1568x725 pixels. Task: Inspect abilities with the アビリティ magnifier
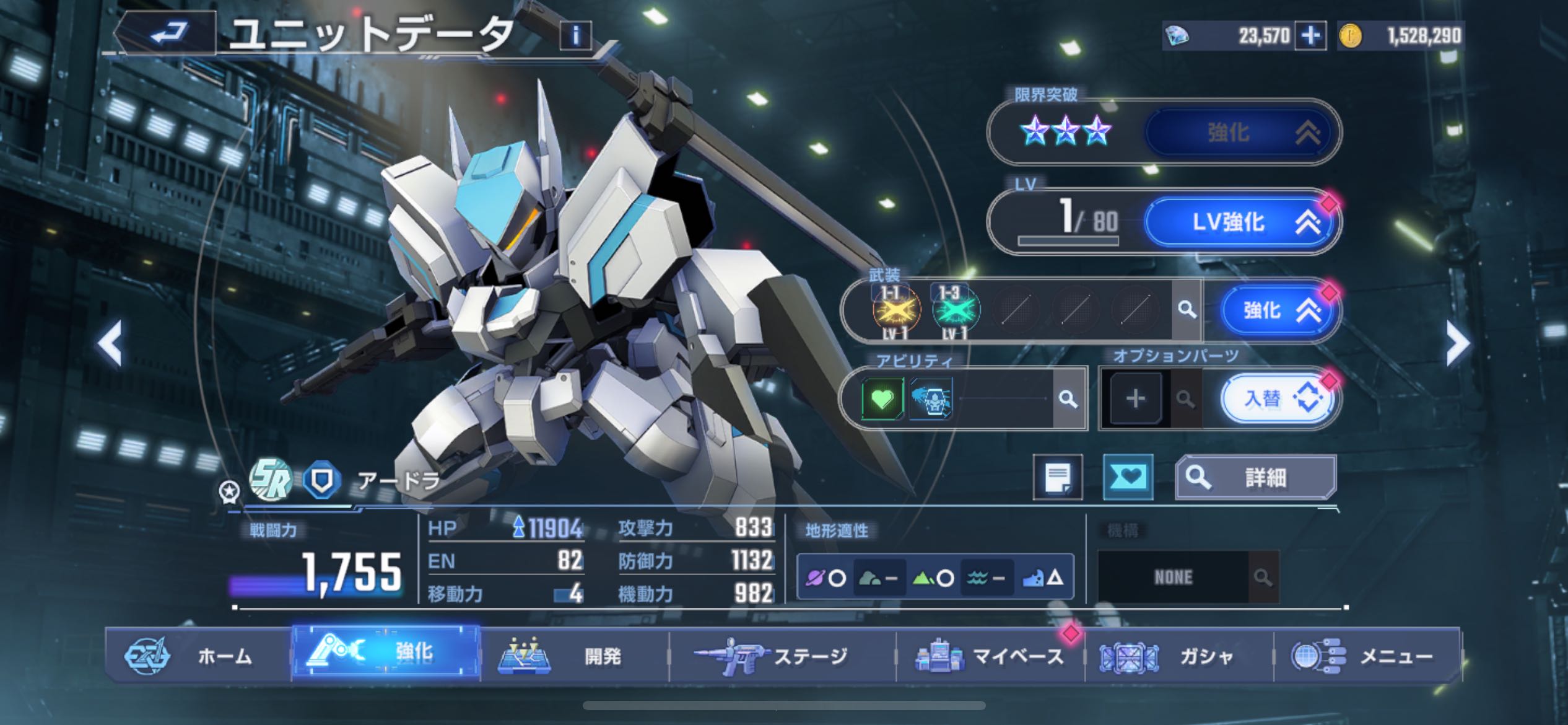click(1068, 399)
